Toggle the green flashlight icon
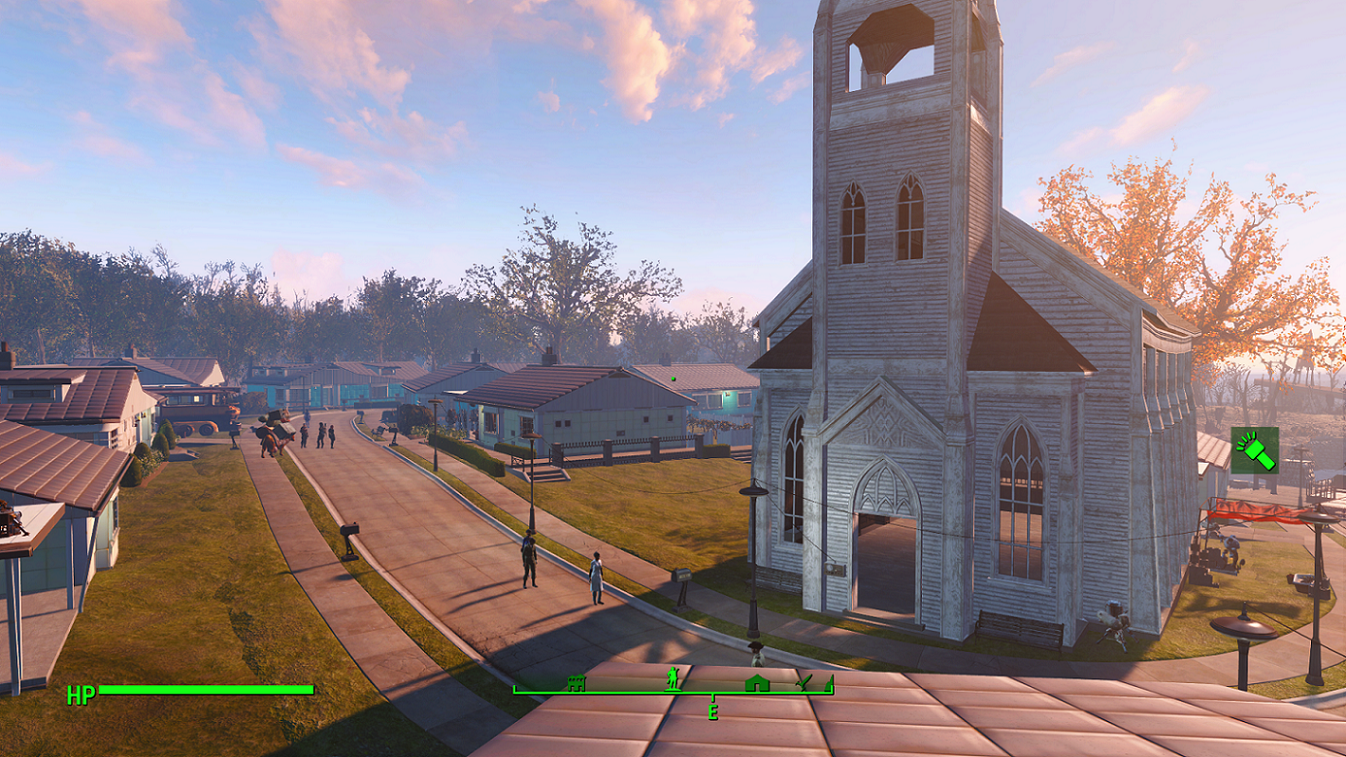This screenshot has height=757, width=1346. pyautogui.click(x=1254, y=450)
